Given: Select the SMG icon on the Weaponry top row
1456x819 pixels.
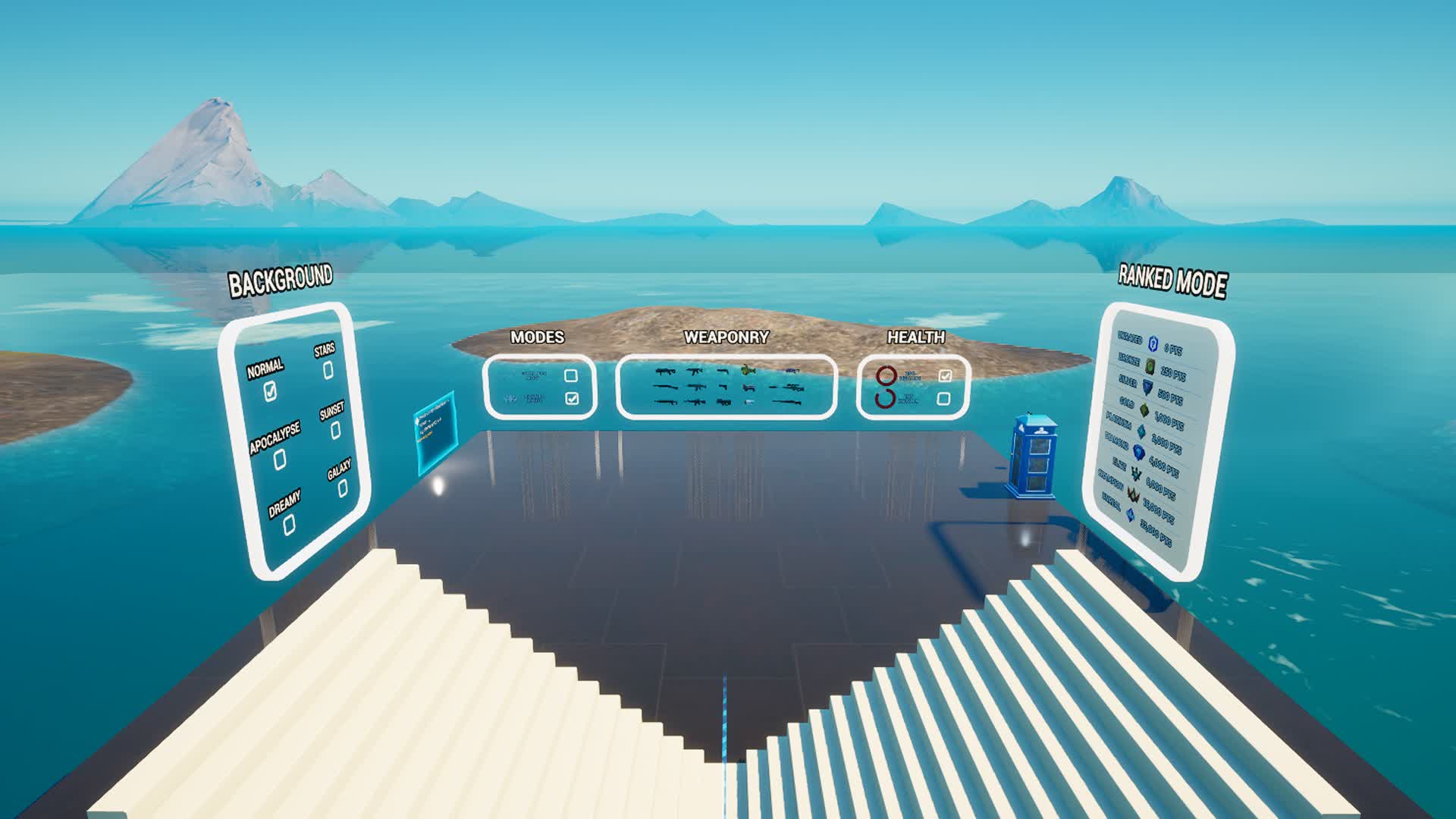Looking at the screenshot, I should point(664,372).
